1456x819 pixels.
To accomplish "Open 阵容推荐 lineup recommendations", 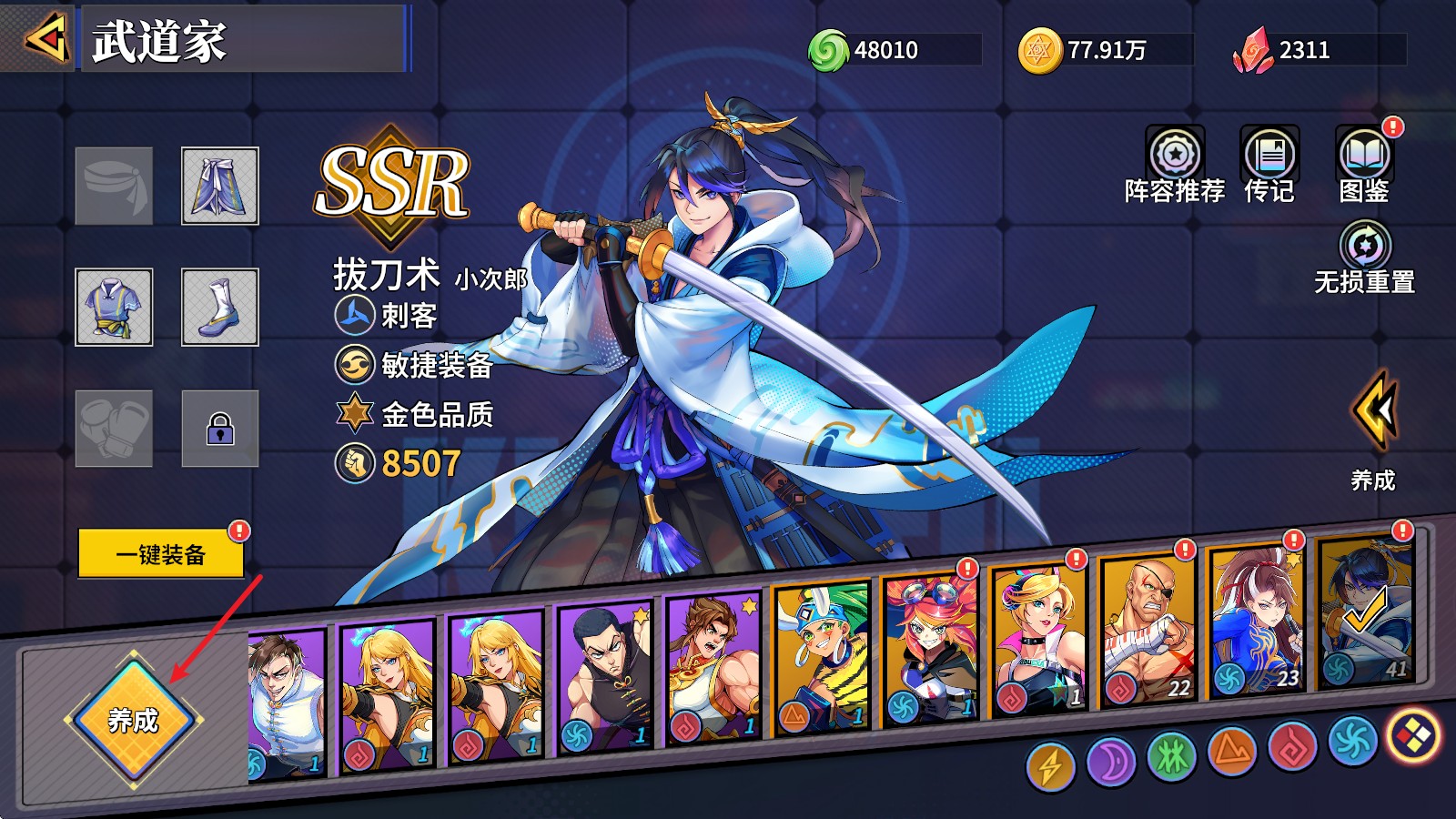I will [x=1175, y=165].
